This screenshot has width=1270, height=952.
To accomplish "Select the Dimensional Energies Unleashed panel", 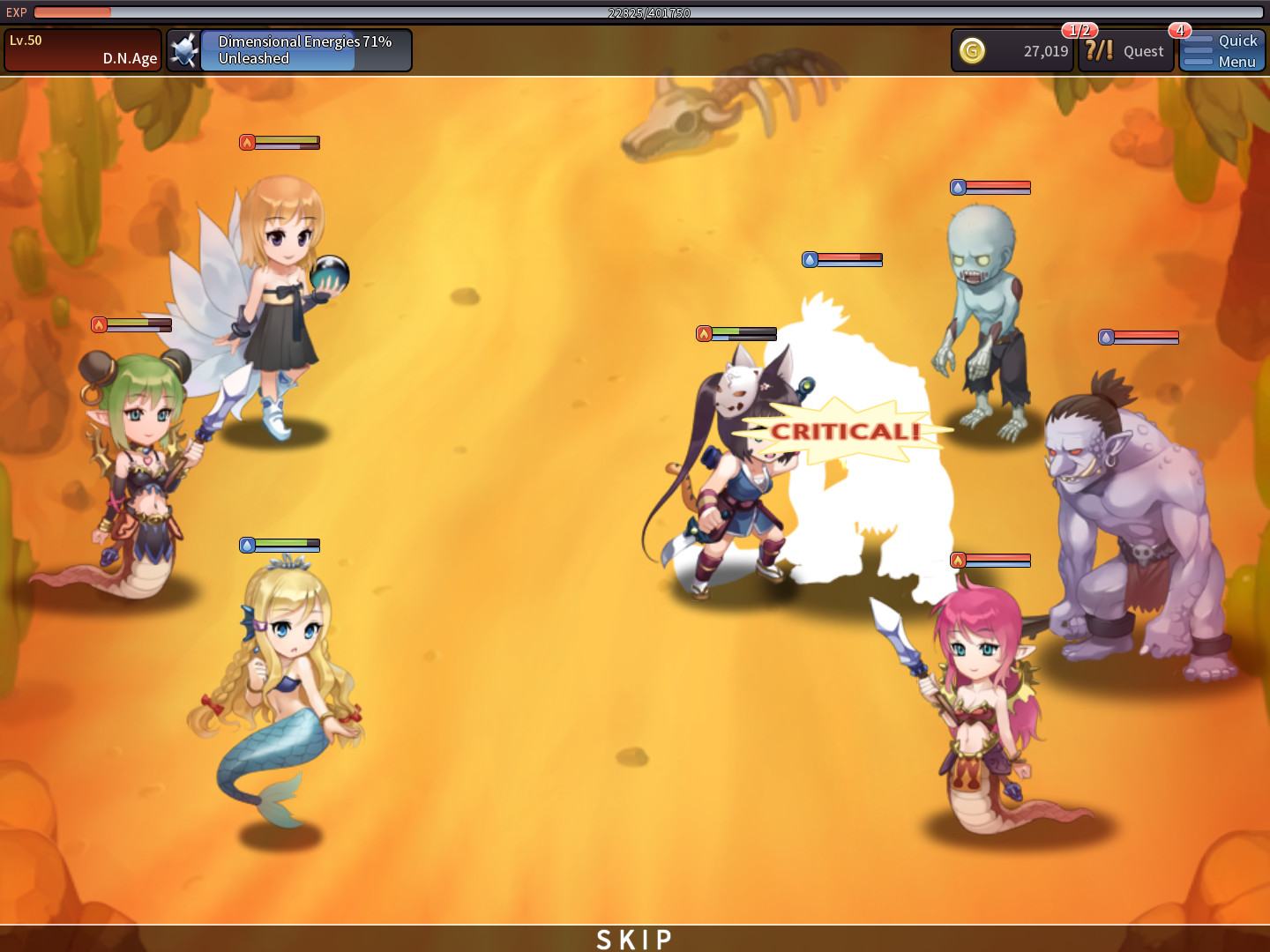I will 289,50.
